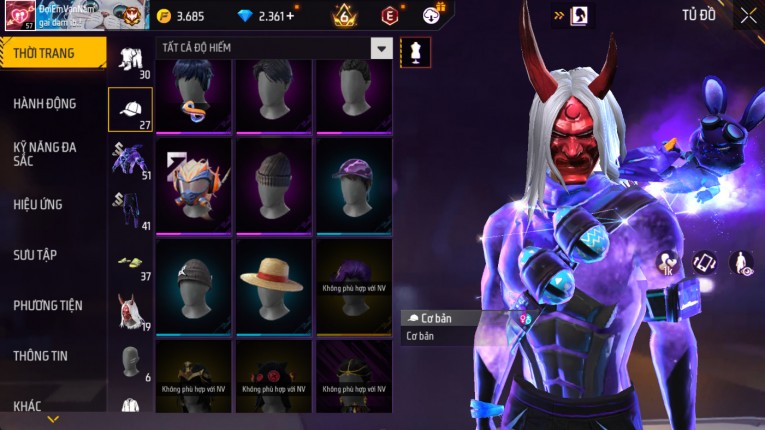Screen dimensions: 765x430
Task: Expand the left menu with the down arrow
Action: tap(53, 420)
